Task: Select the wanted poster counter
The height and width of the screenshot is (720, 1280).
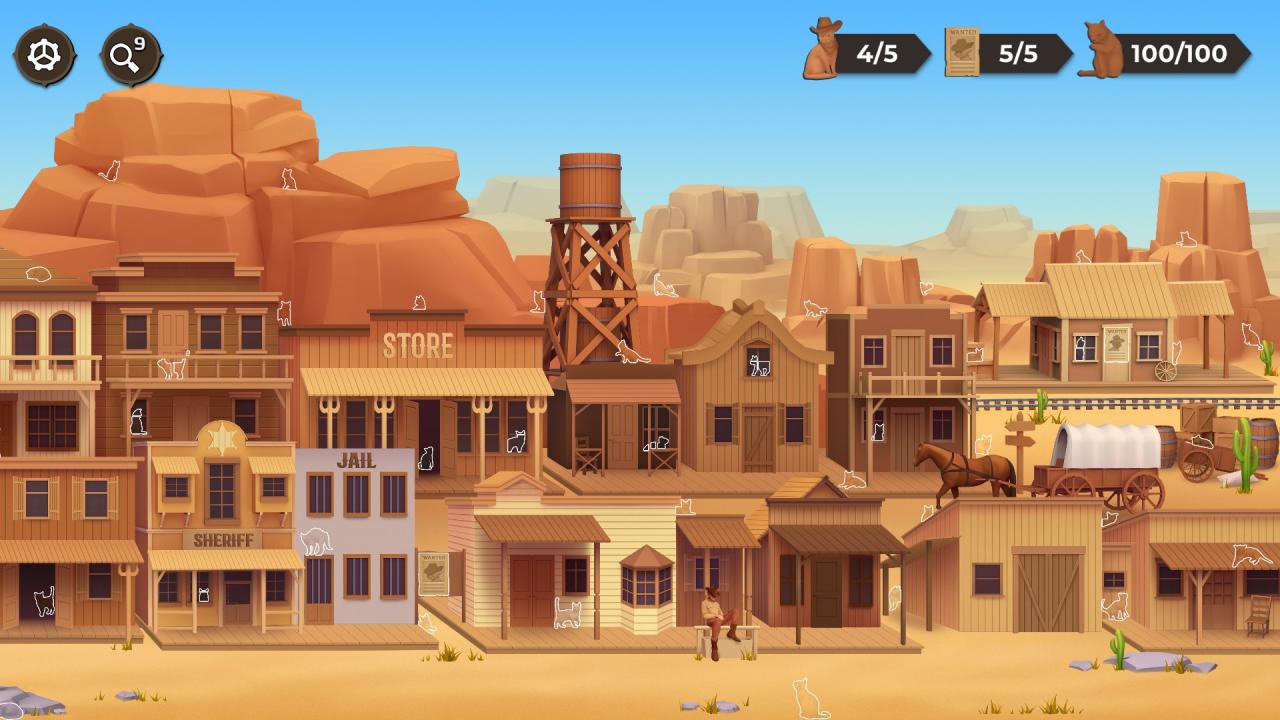Action: click(1006, 52)
